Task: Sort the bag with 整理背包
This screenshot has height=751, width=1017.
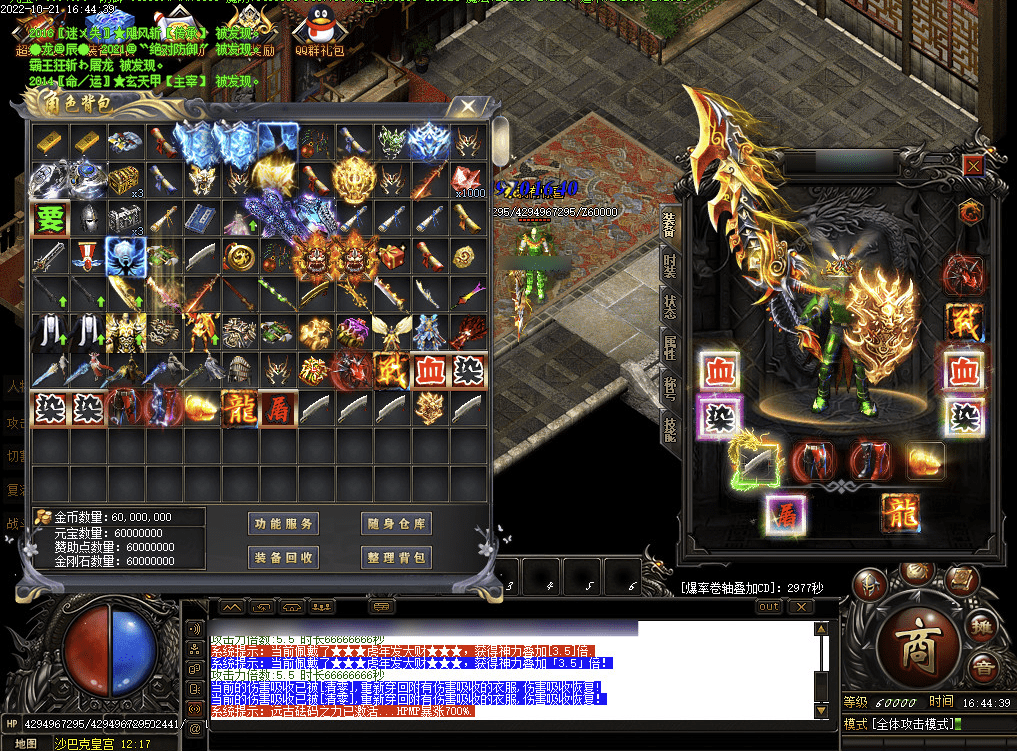Action: pos(396,557)
